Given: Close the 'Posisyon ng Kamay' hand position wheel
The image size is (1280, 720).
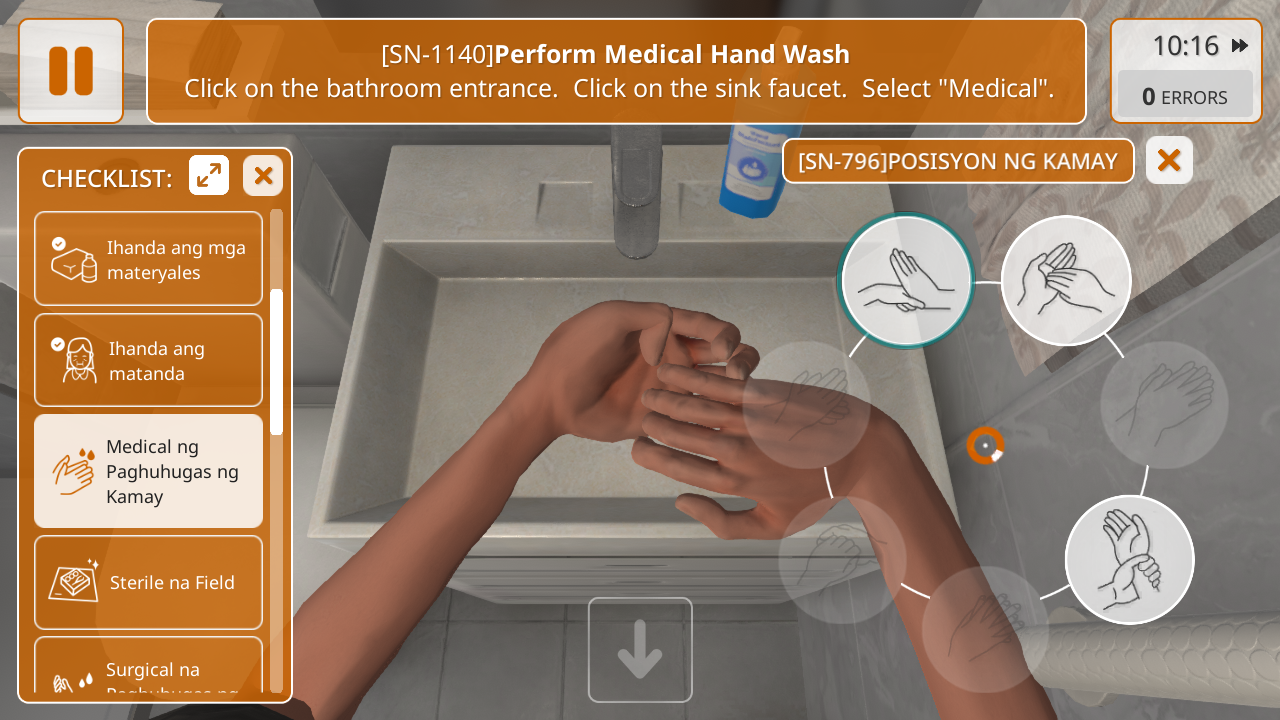Looking at the screenshot, I should tap(1169, 160).
